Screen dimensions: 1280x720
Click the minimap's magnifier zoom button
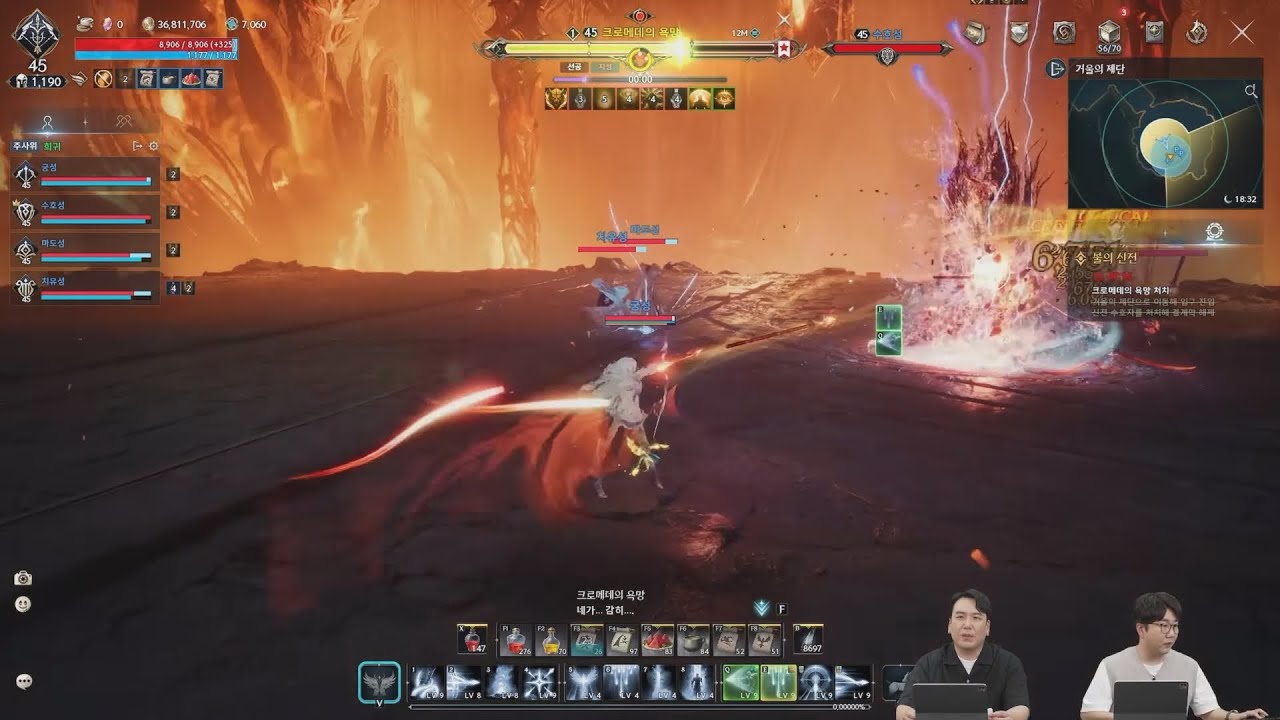coord(1251,91)
